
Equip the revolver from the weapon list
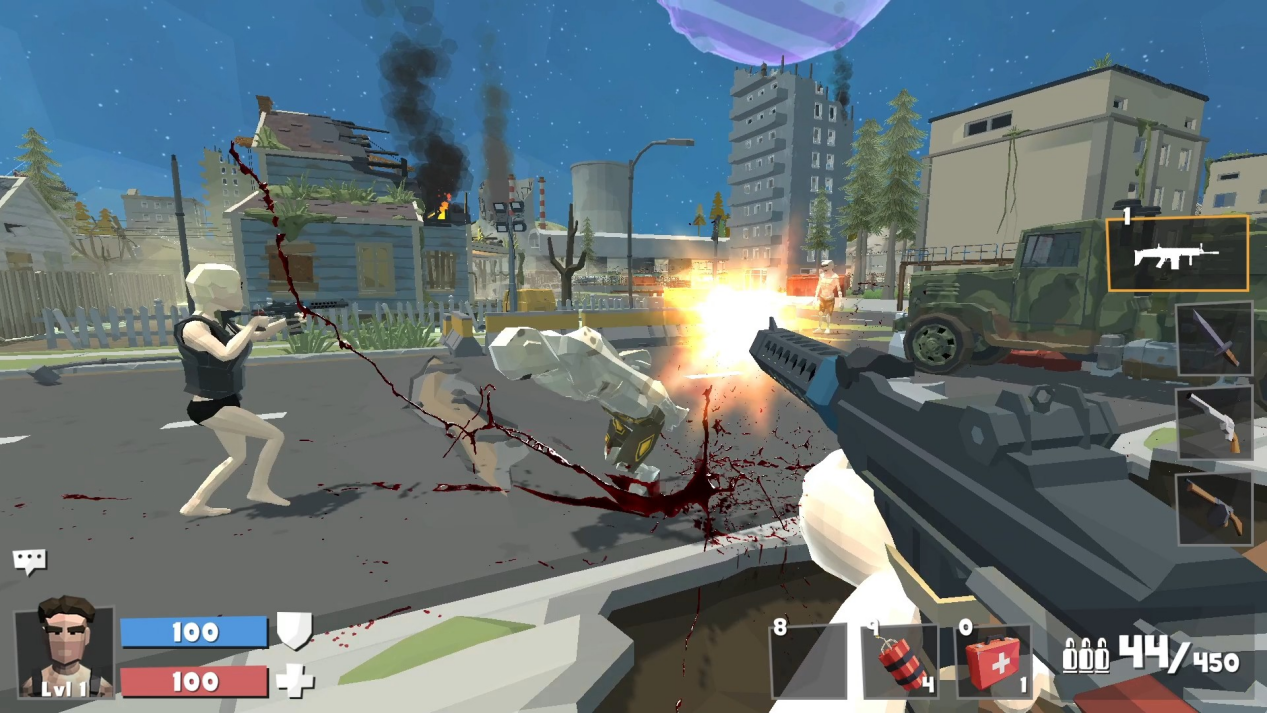[x=1214, y=423]
